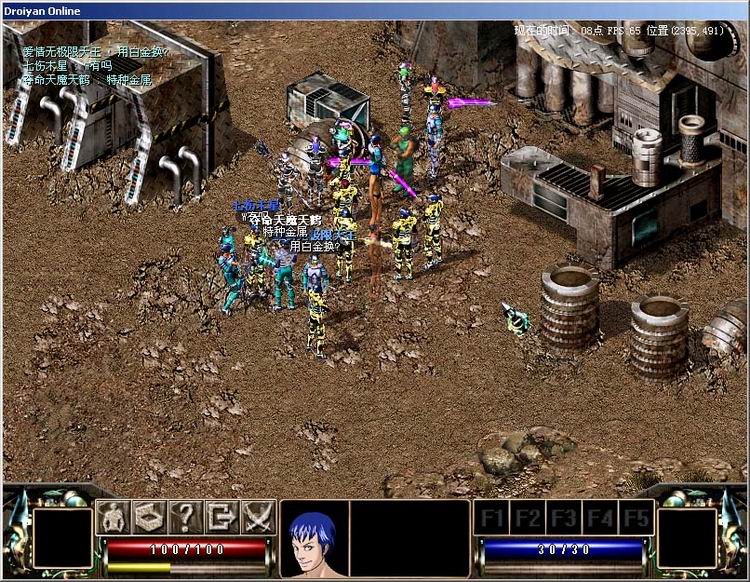Choose the F2 hotkey slot
Screen dimensions: 750x582
click(527, 518)
